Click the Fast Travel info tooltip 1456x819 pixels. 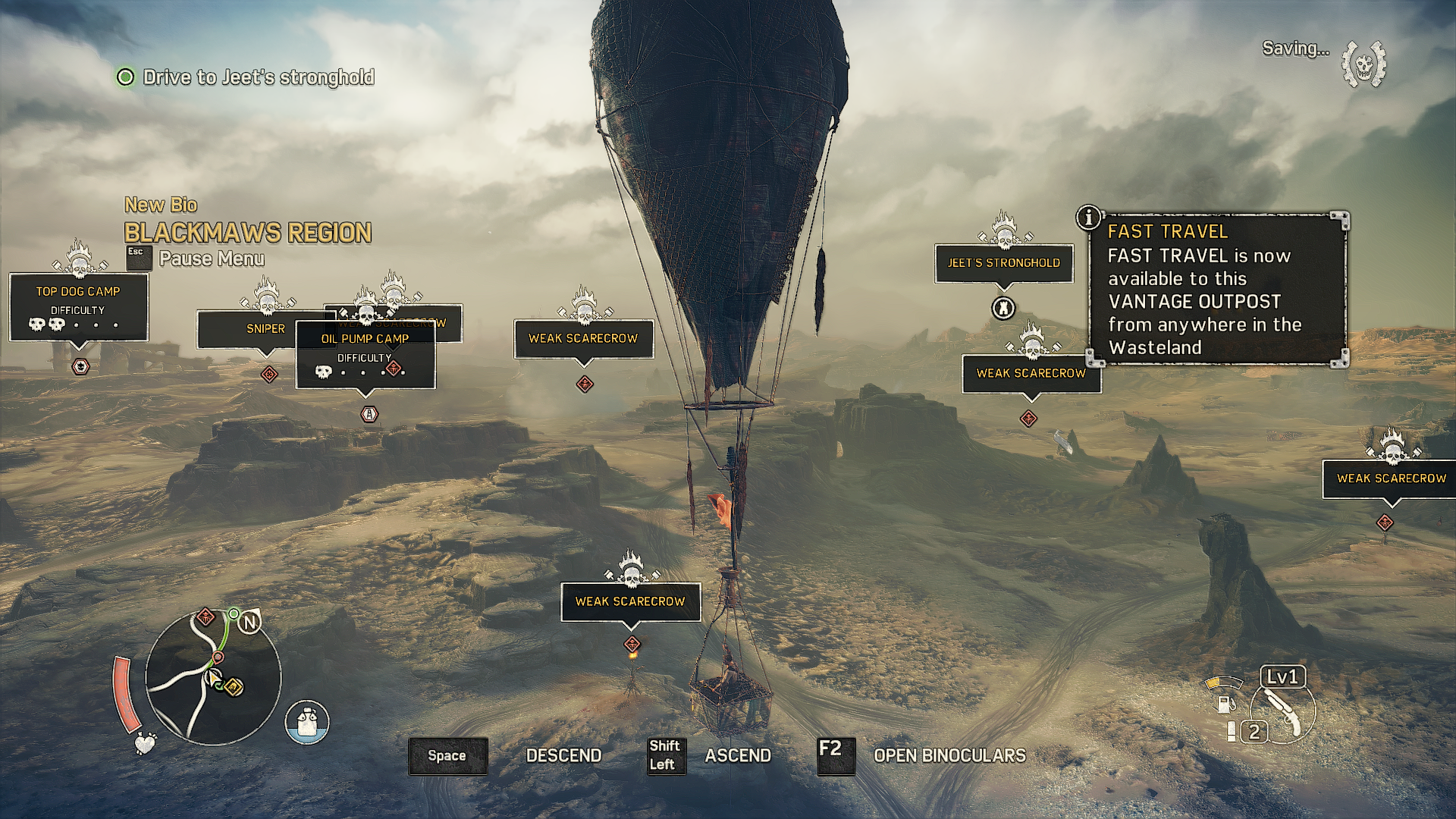click(x=1217, y=290)
